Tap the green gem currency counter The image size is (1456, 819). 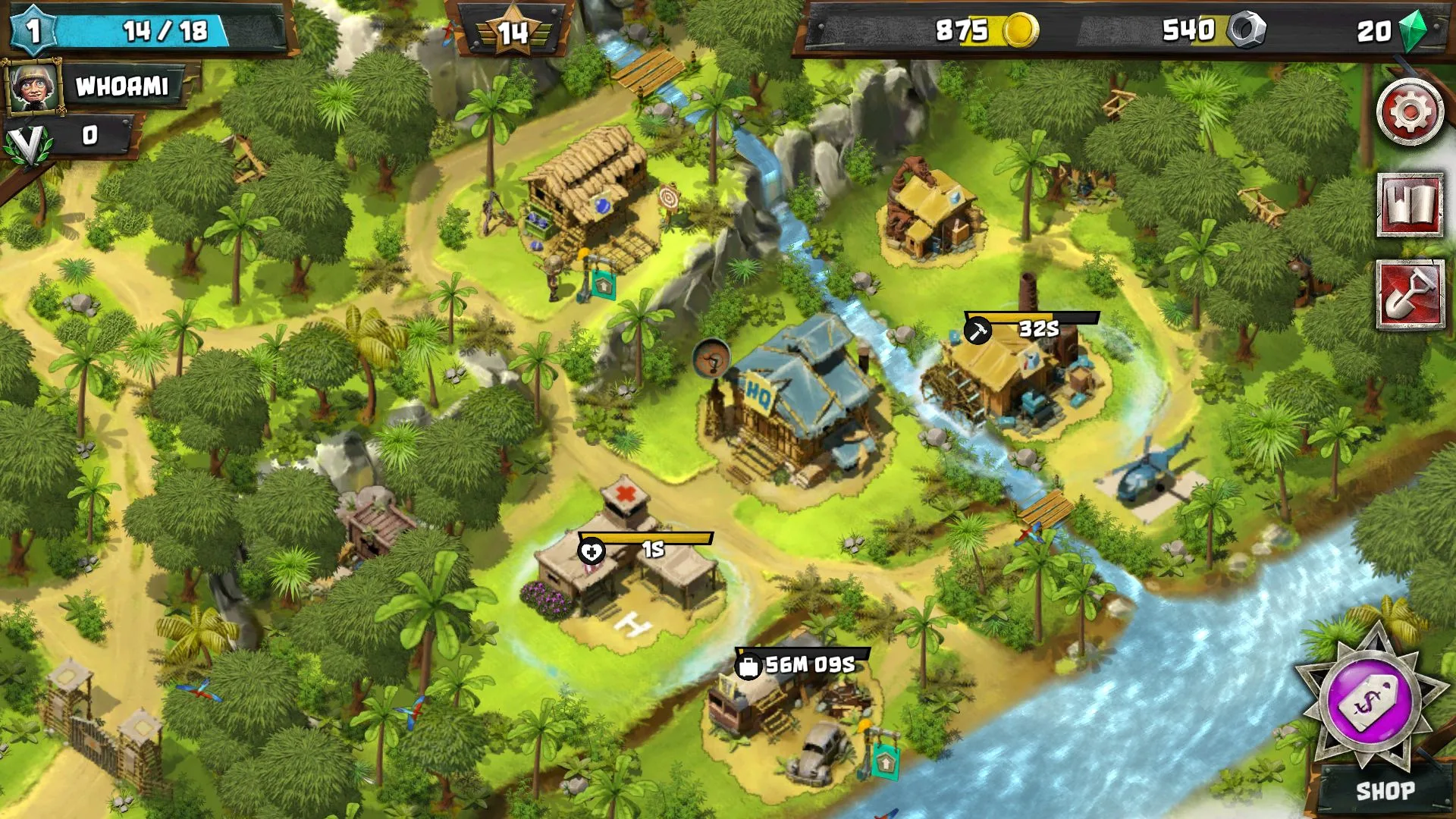1392,31
